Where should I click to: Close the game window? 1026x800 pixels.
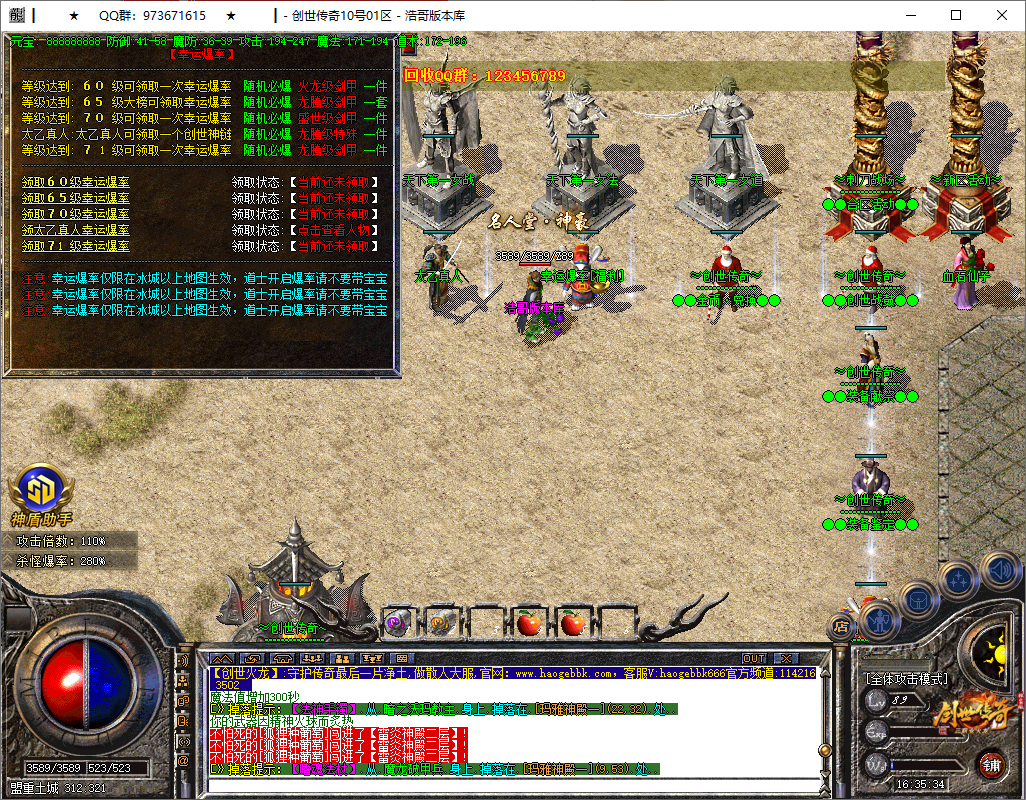tap(1002, 15)
